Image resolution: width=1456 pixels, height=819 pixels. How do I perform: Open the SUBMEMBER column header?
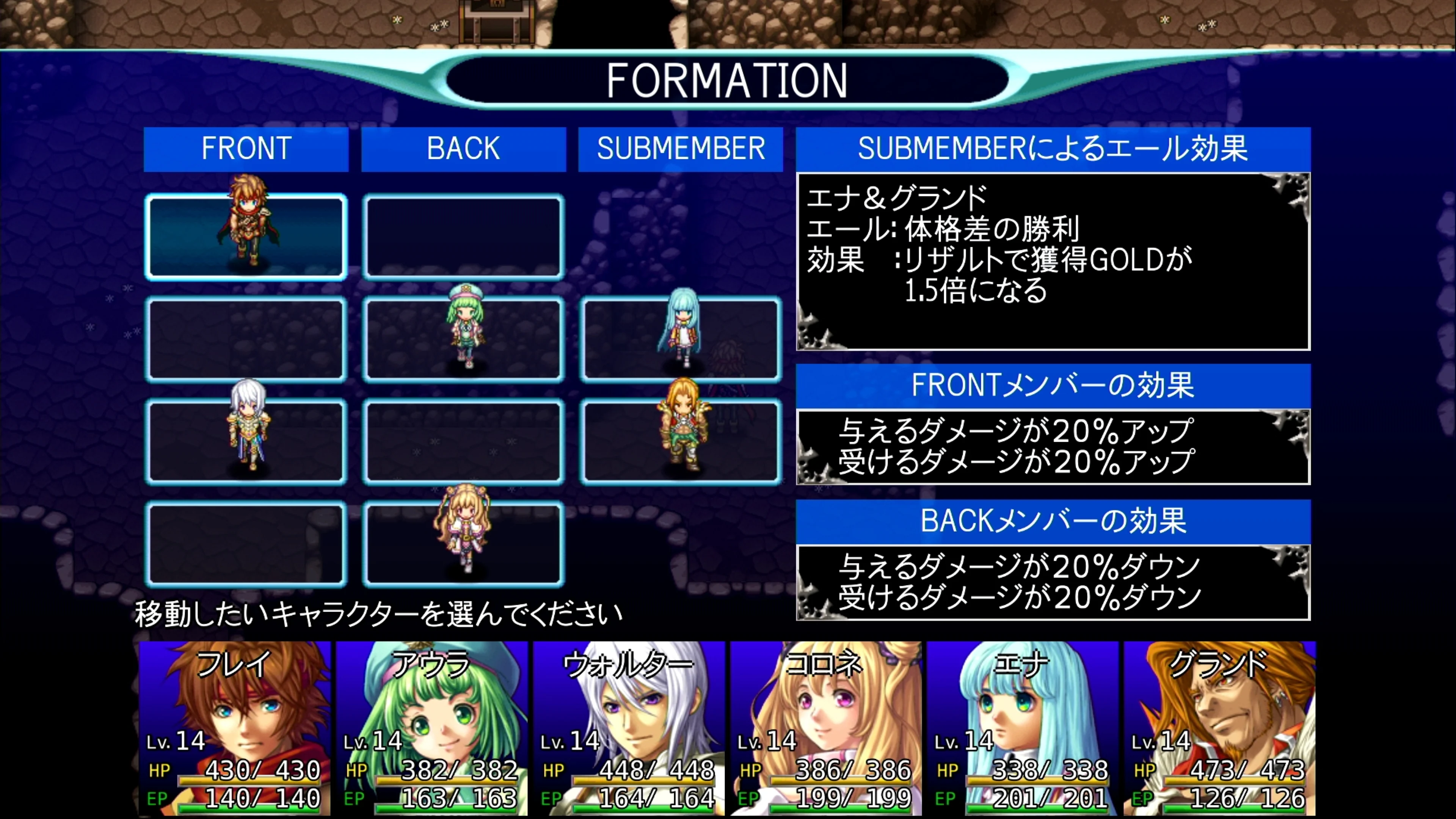coord(680,149)
